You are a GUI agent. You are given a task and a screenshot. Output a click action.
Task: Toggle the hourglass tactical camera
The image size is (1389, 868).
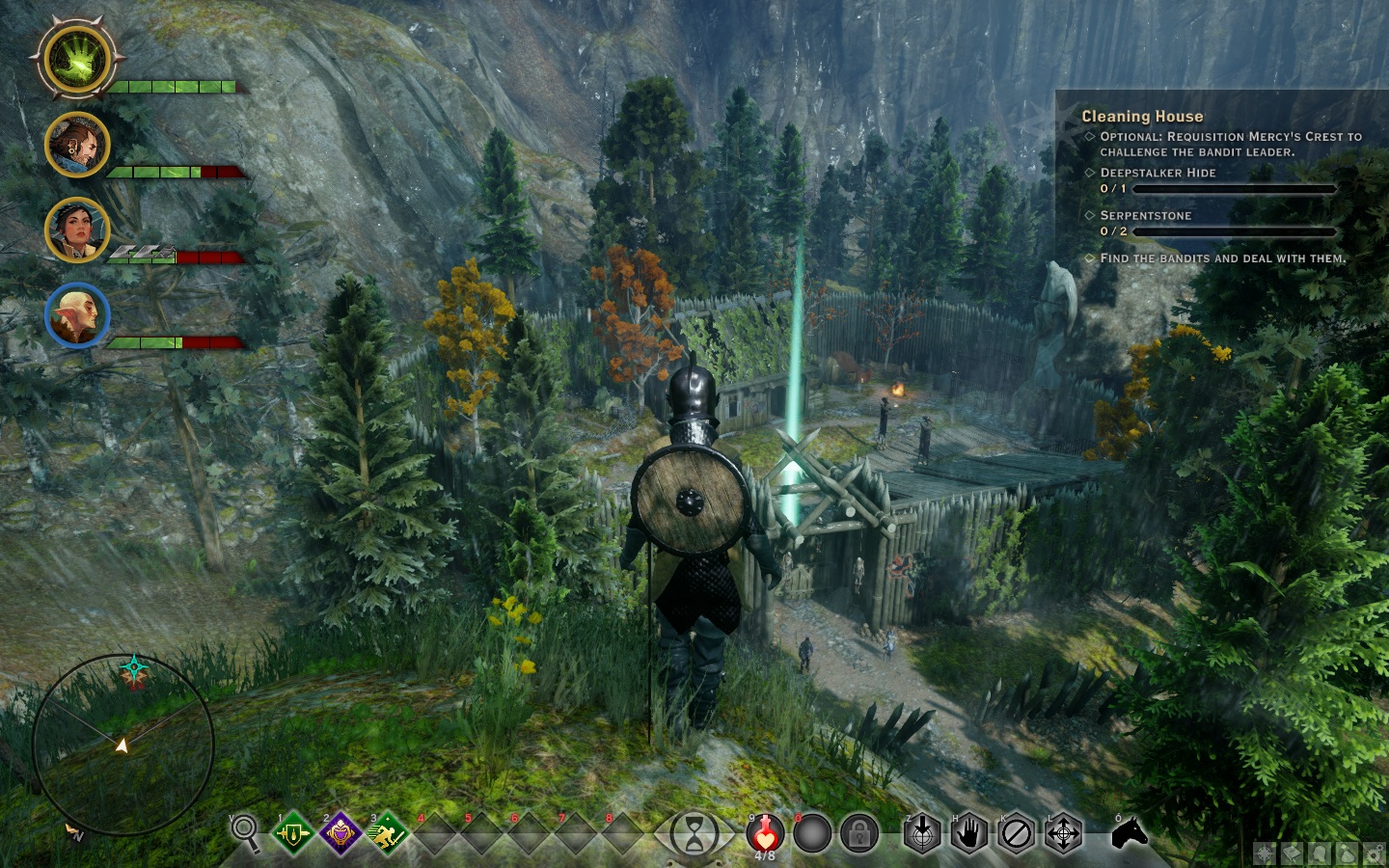click(694, 833)
